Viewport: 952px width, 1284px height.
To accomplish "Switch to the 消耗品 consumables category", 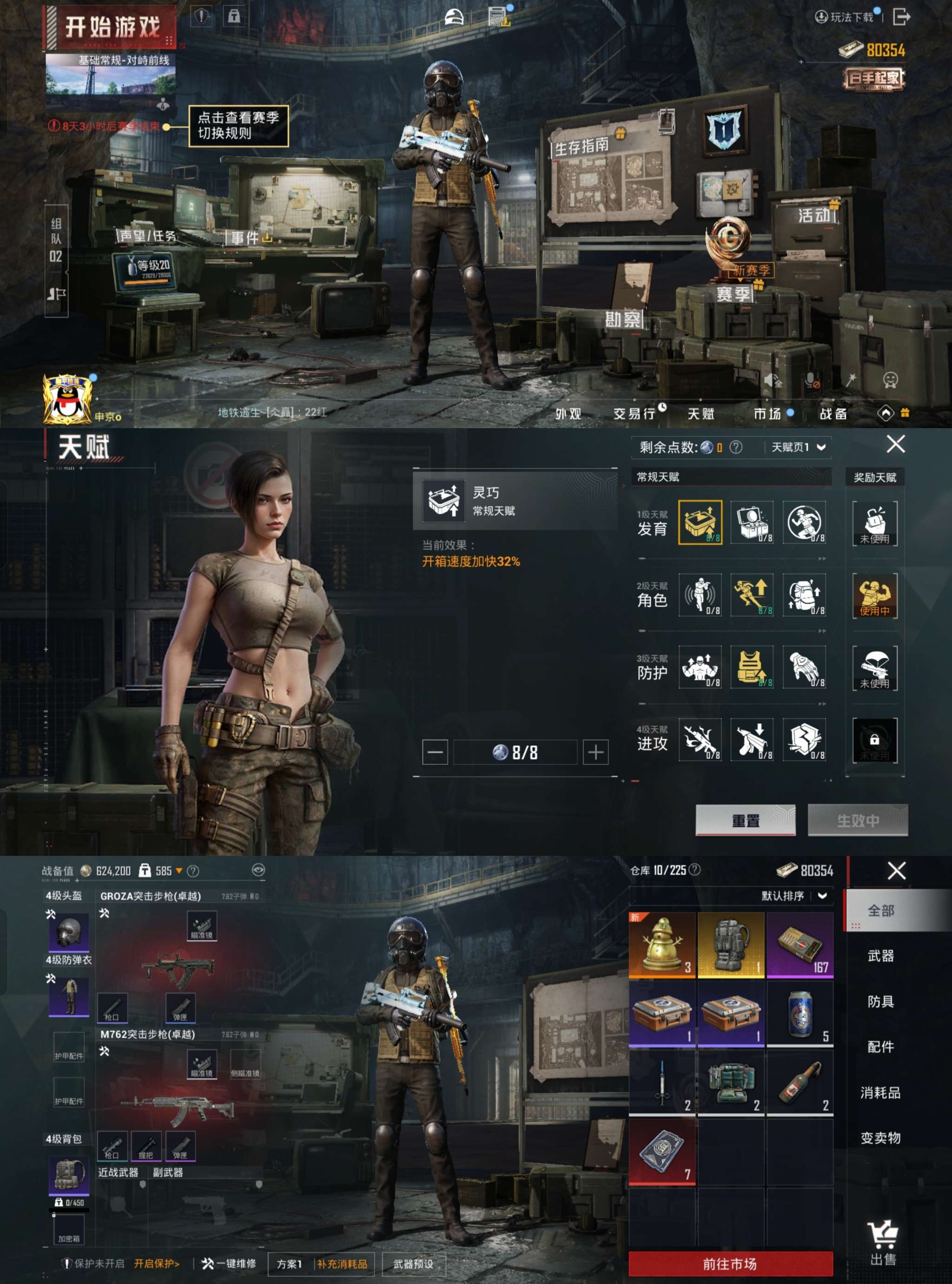I will pos(880,1092).
